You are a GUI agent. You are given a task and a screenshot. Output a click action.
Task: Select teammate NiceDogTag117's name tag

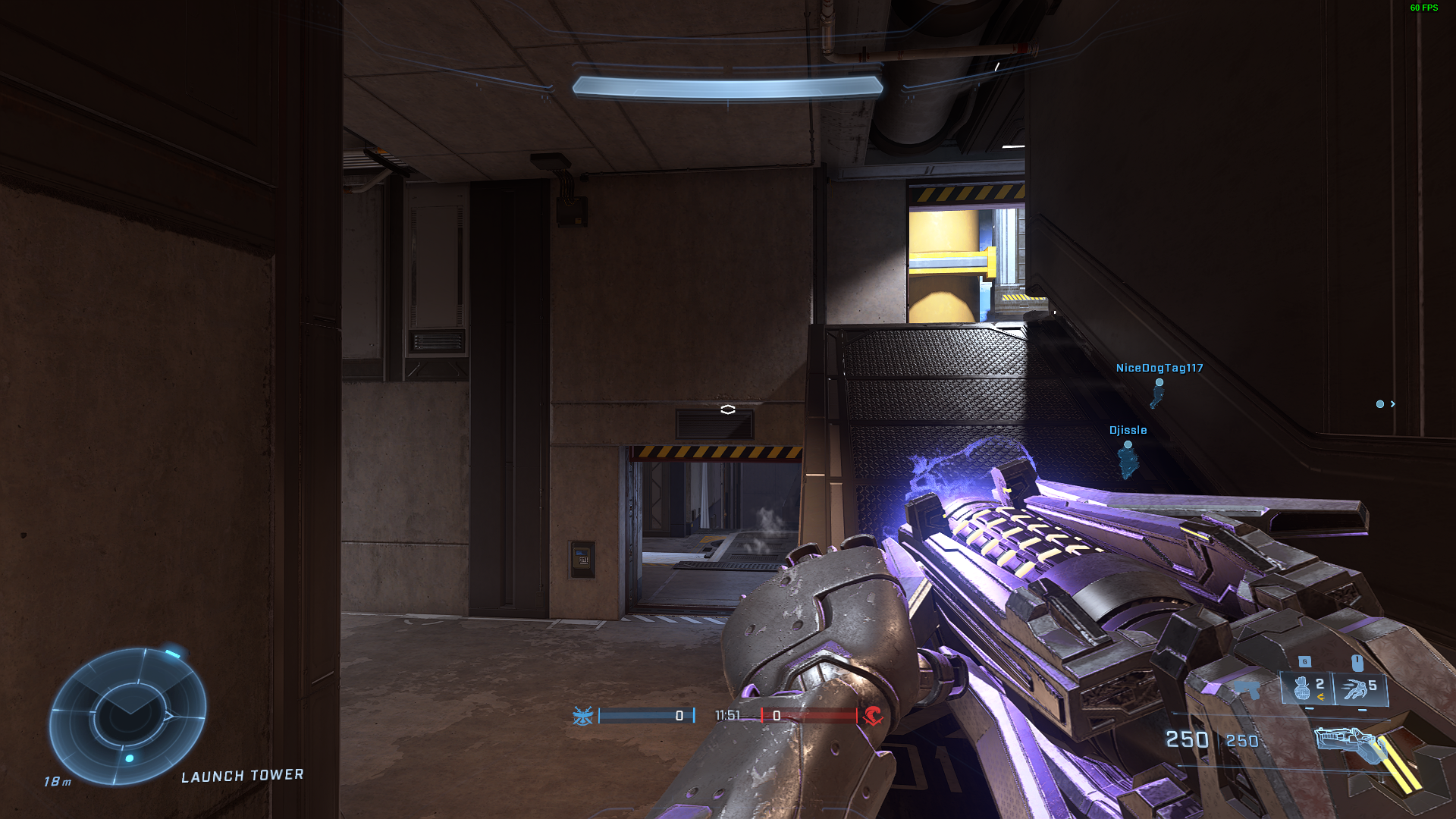(x=1159, y=369)
